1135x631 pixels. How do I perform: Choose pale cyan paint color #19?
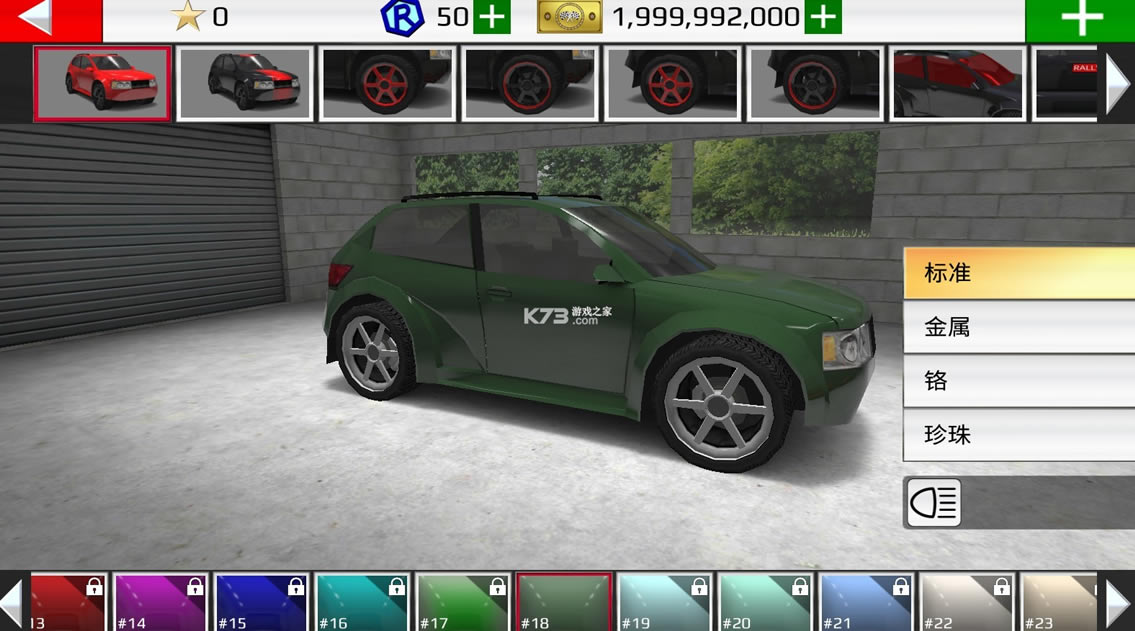[664, 602]
